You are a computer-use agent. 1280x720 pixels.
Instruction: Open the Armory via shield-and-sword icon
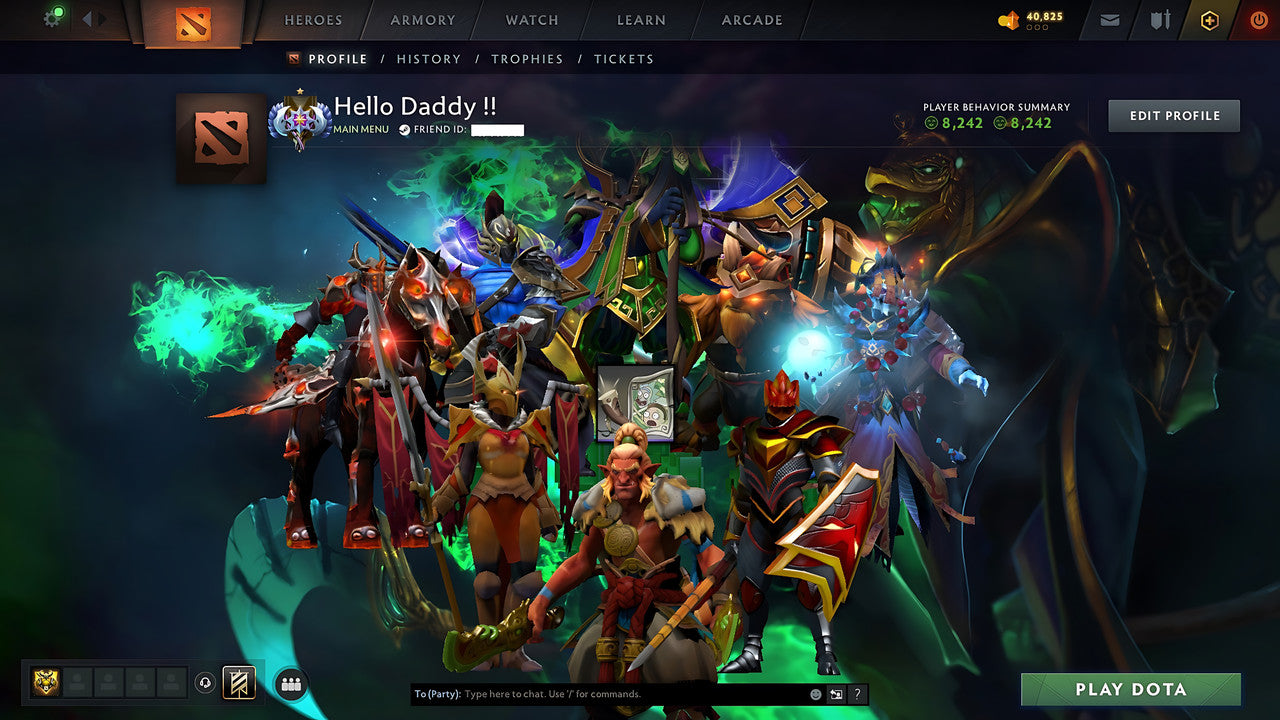(x=1159, y=19)
